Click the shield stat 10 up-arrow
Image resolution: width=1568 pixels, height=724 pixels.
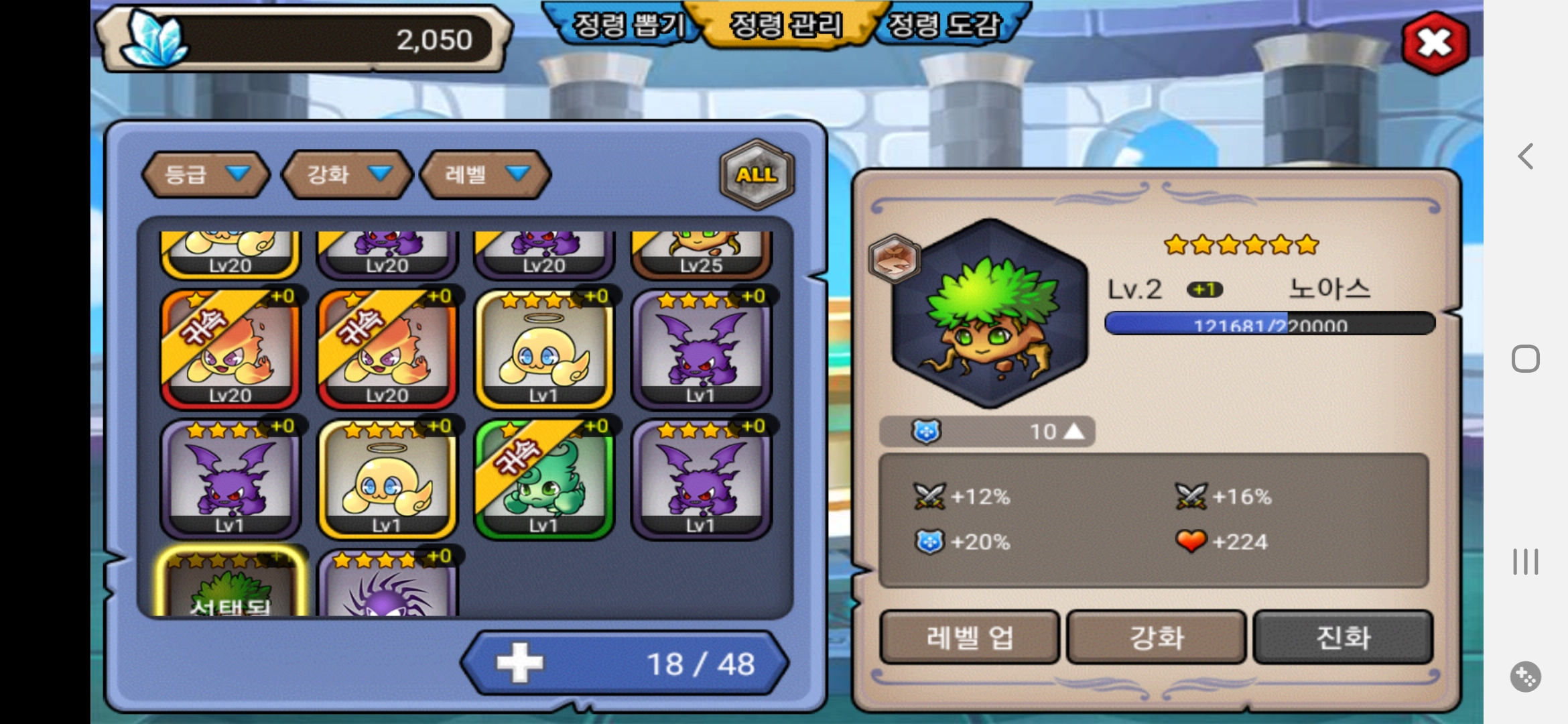tap(1073, 431)
